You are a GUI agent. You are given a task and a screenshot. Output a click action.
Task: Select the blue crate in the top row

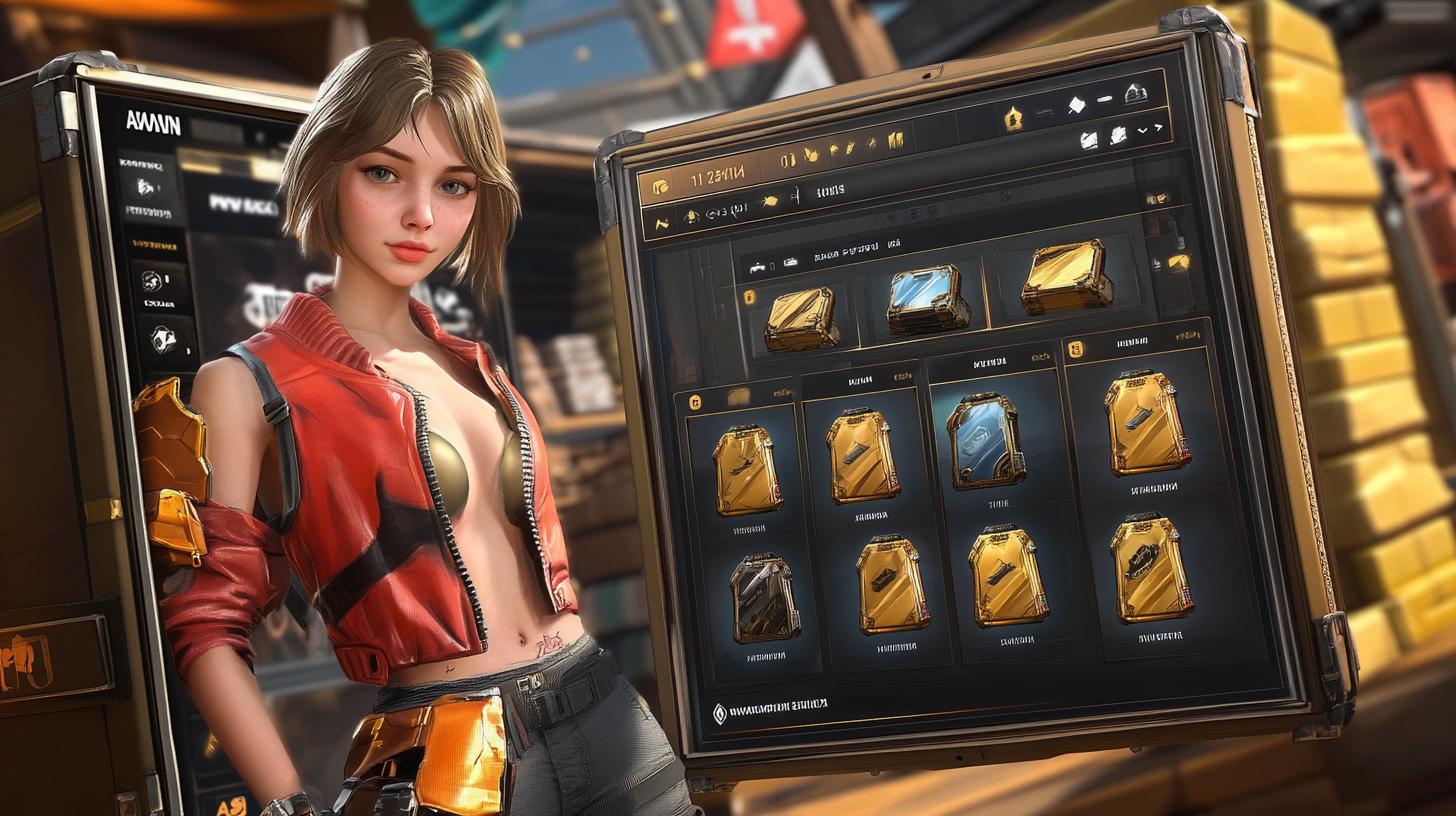[927, 300]
